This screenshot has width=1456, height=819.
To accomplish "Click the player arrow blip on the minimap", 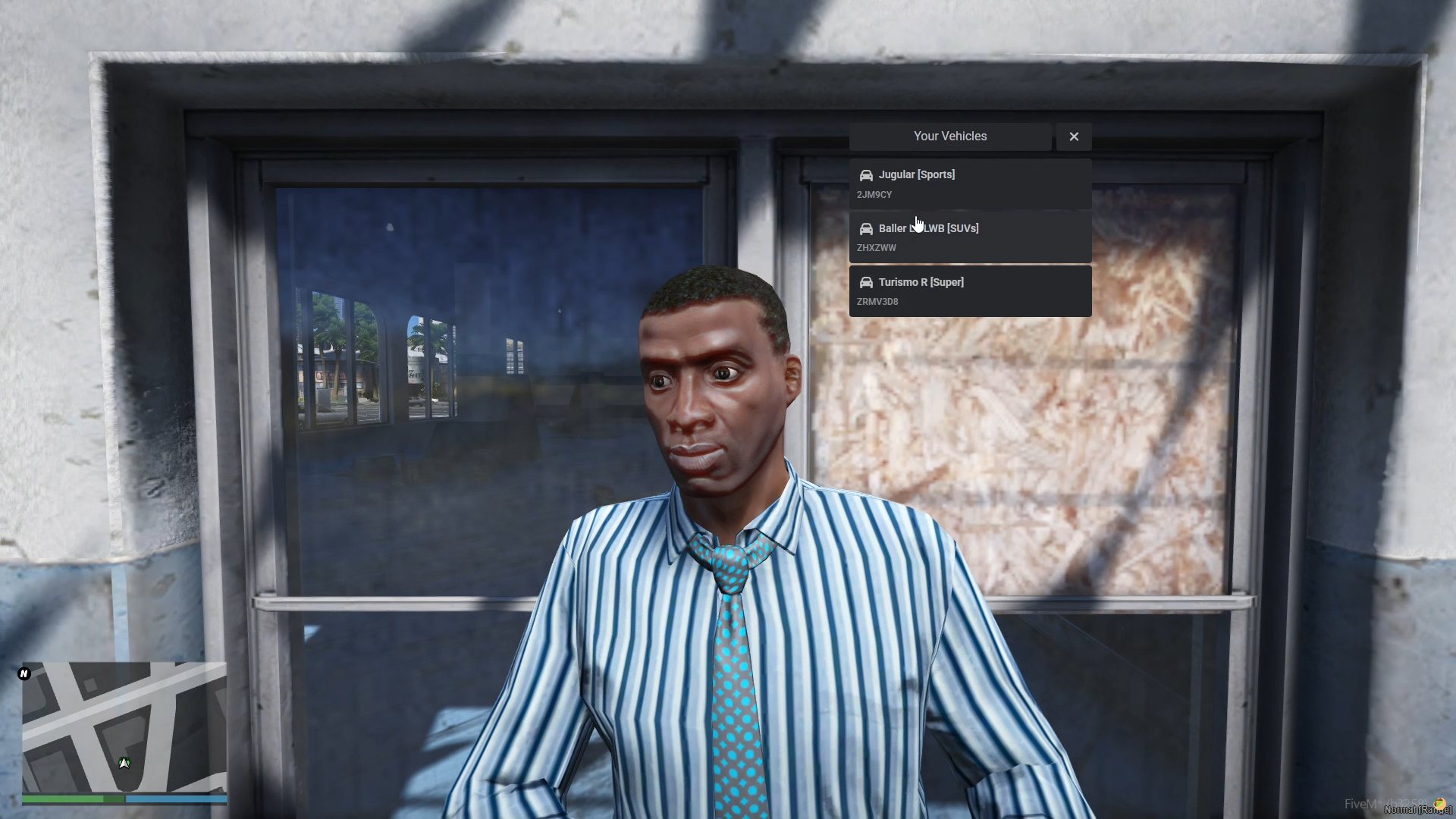I will click(124, 763).
